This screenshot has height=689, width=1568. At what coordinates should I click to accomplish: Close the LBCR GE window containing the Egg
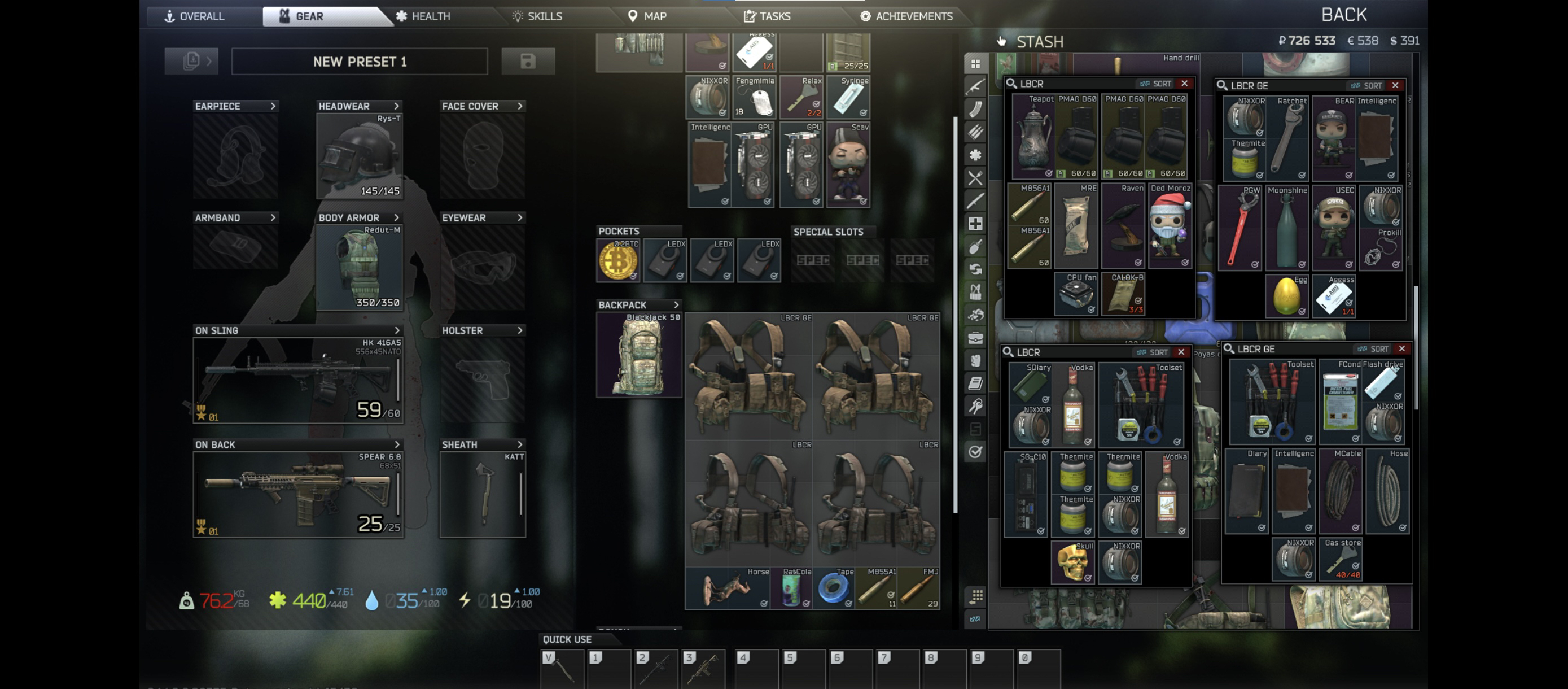[1395, 85]
